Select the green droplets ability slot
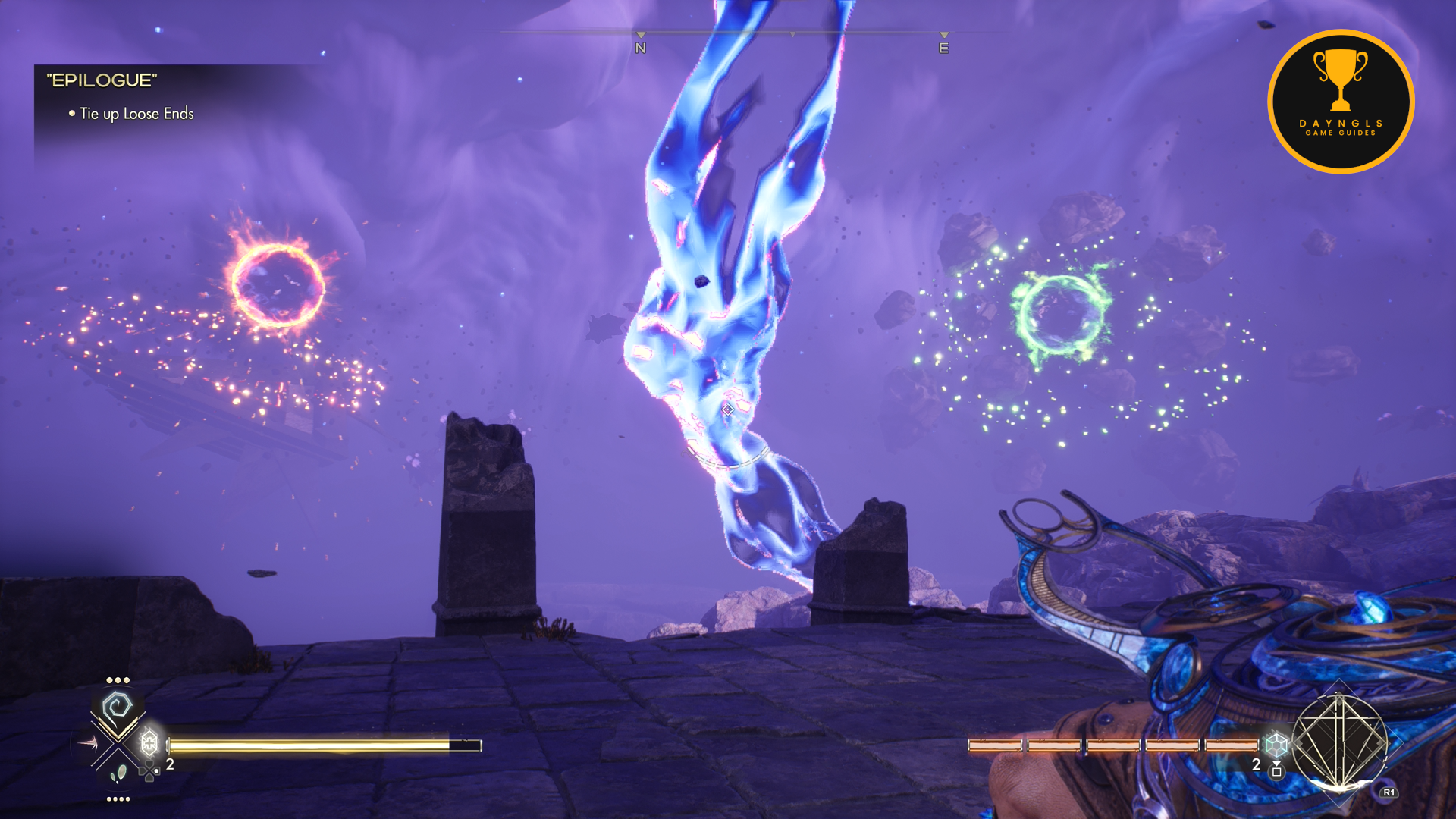 [x=118, y=774]
